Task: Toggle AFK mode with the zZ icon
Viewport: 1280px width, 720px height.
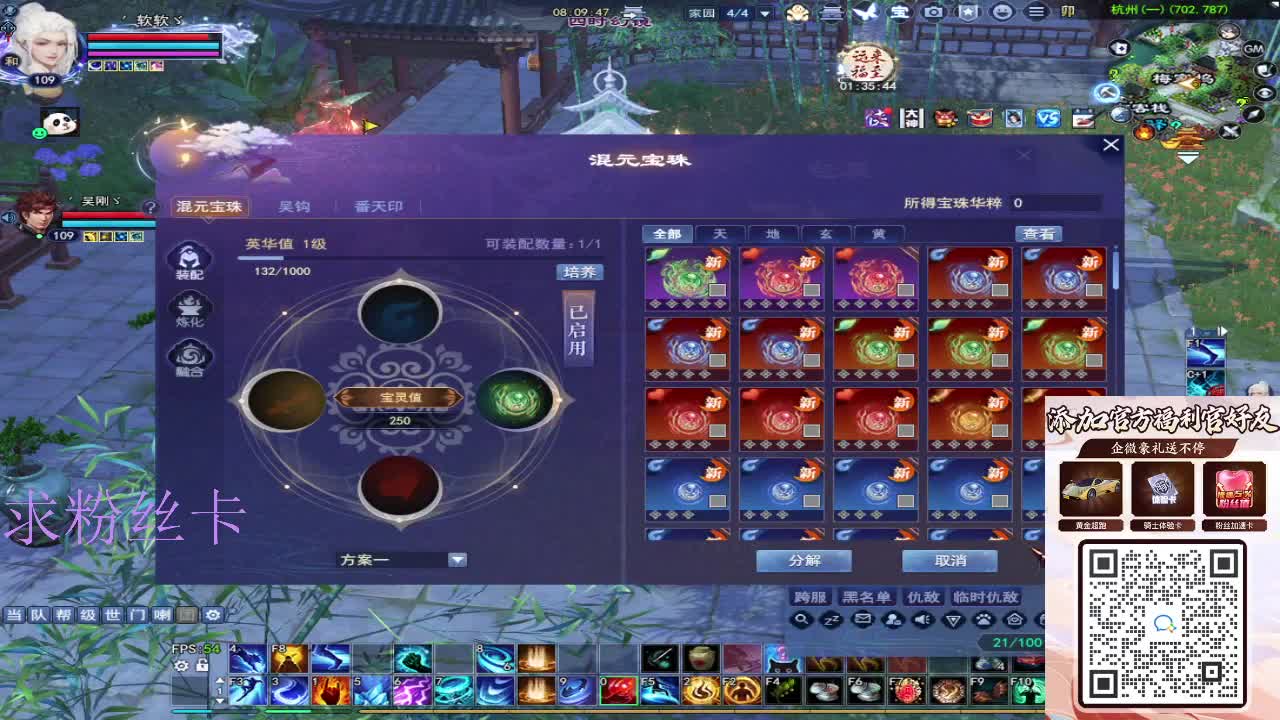Action: coord(832,620)
